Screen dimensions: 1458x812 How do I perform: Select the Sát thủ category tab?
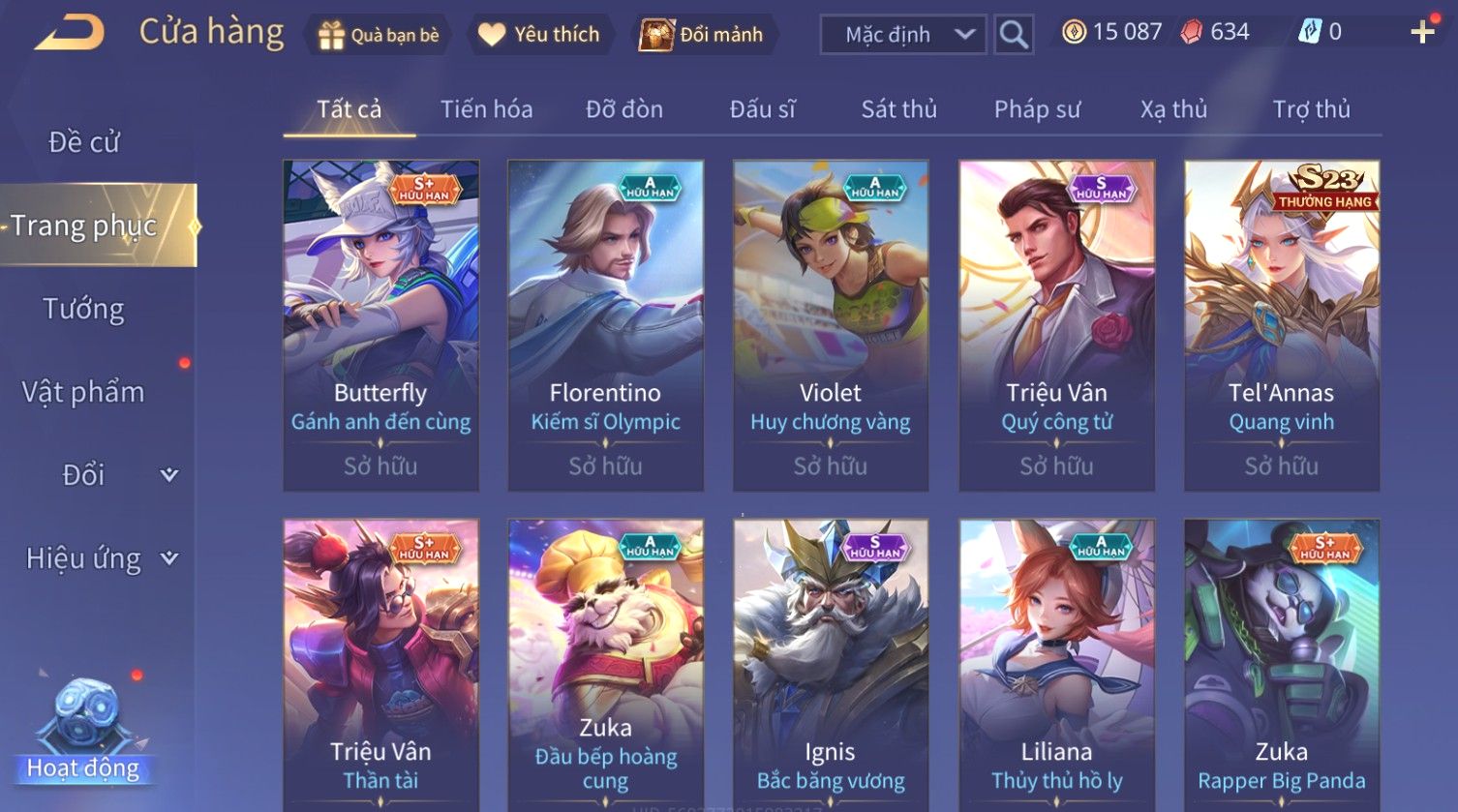click(x=898, y=109)
